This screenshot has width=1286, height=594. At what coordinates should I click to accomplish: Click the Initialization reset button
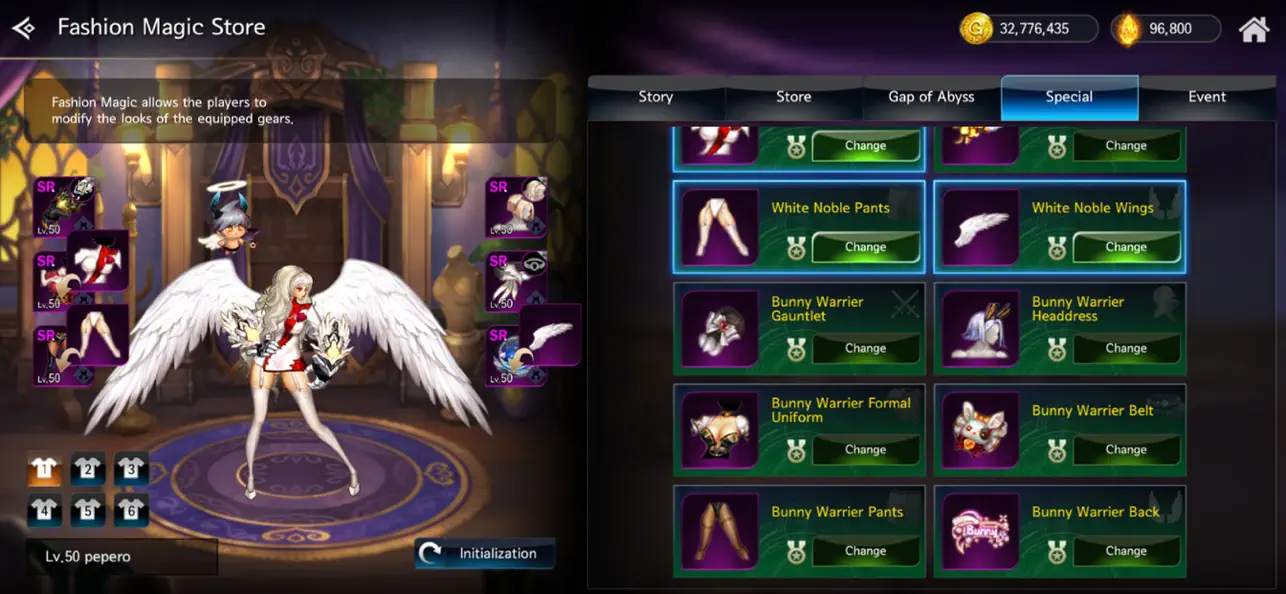click(485, 553)
